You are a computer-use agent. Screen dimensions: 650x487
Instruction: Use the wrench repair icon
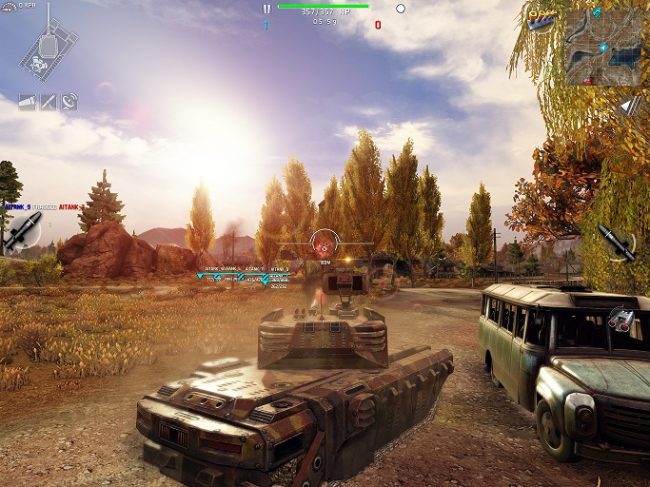point(48,102)
